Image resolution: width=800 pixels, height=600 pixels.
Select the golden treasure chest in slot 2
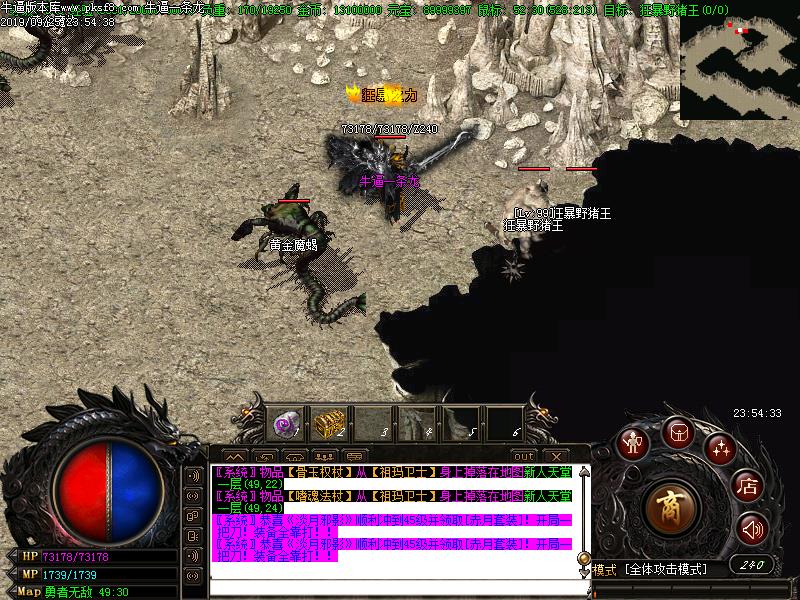coord(329,423)
